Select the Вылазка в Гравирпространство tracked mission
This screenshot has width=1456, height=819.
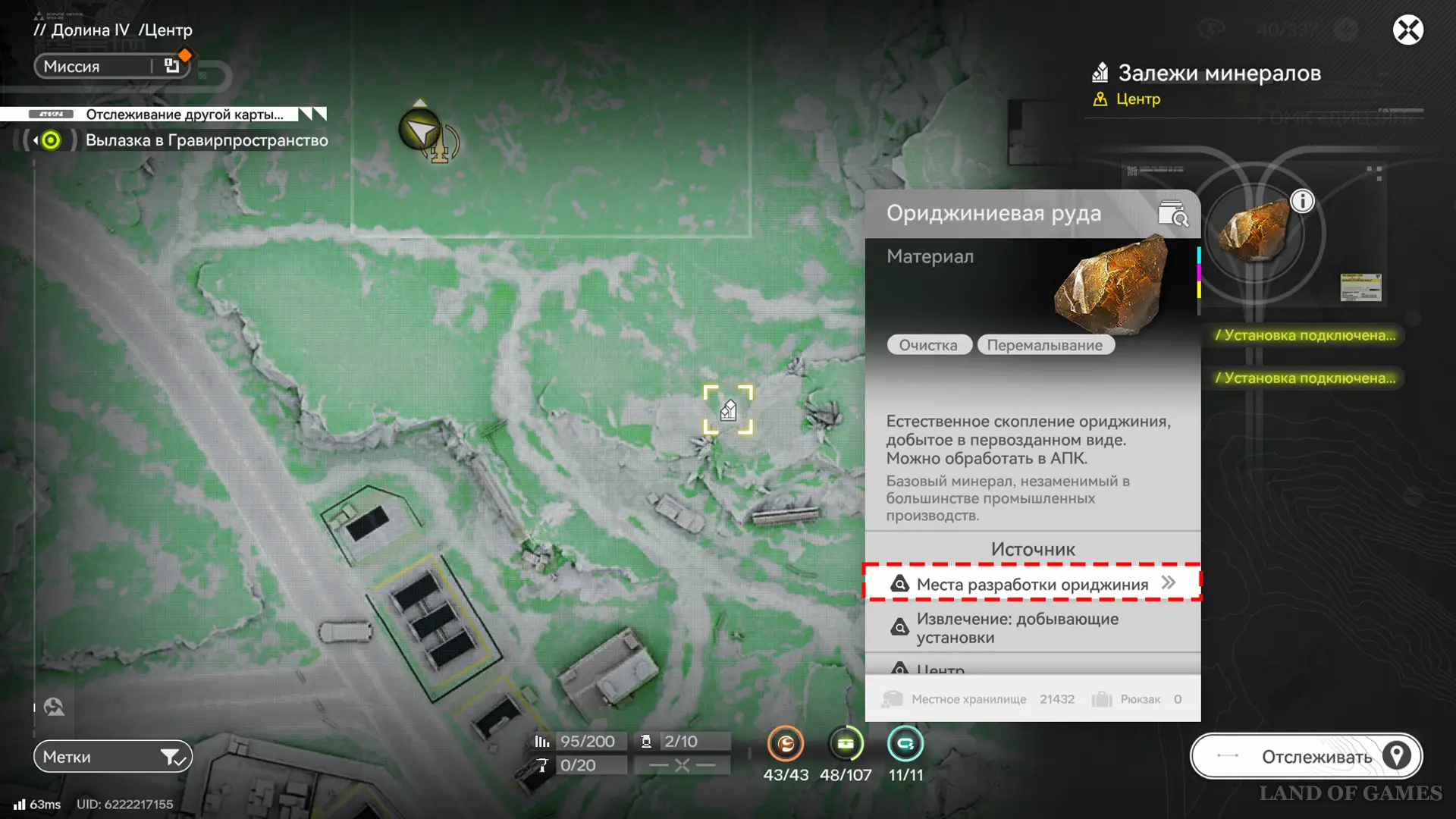pos(206,140)
